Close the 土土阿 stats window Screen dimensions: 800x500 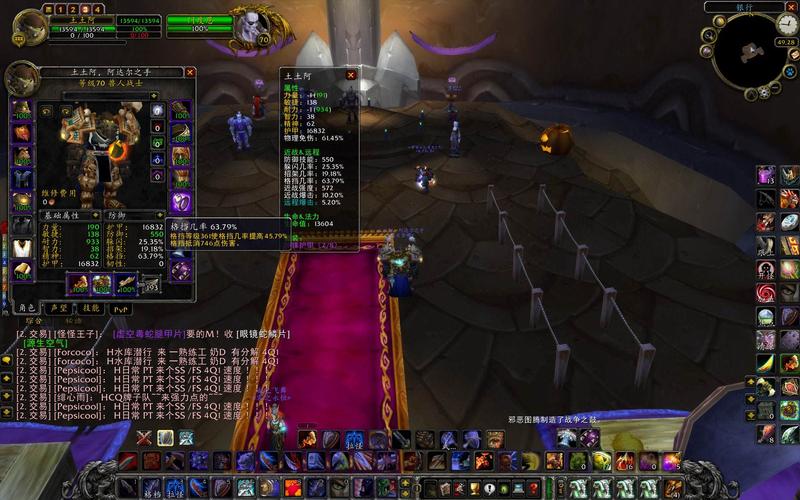point(351,74)
